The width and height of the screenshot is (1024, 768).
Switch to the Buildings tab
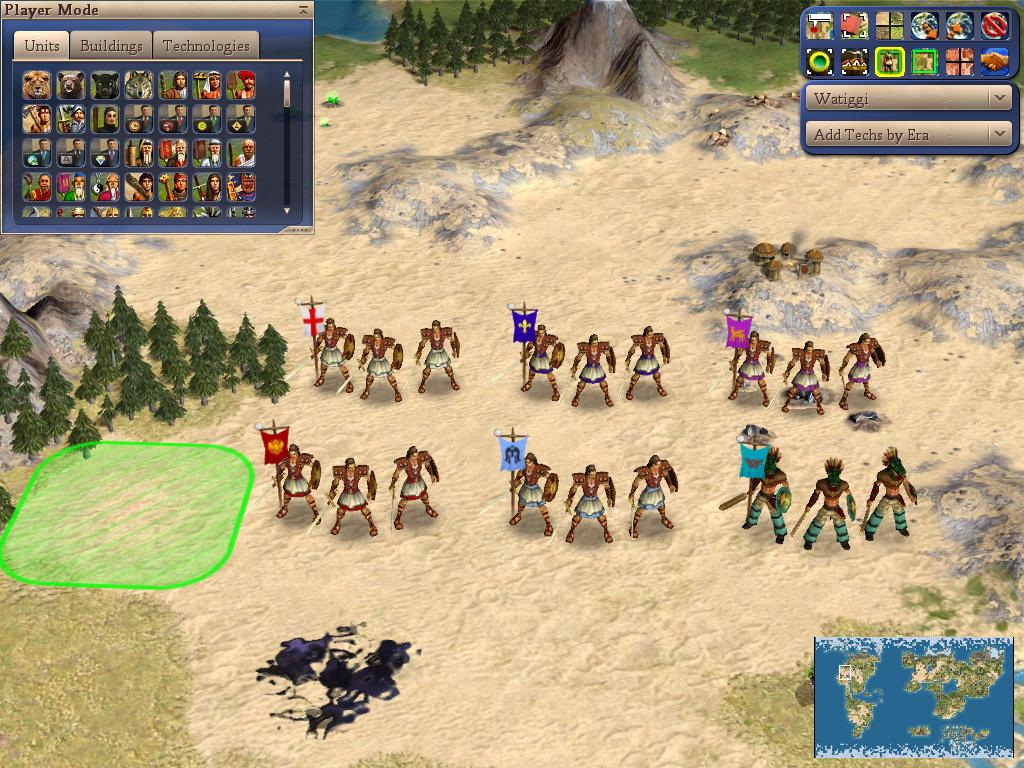pos(111,46)
